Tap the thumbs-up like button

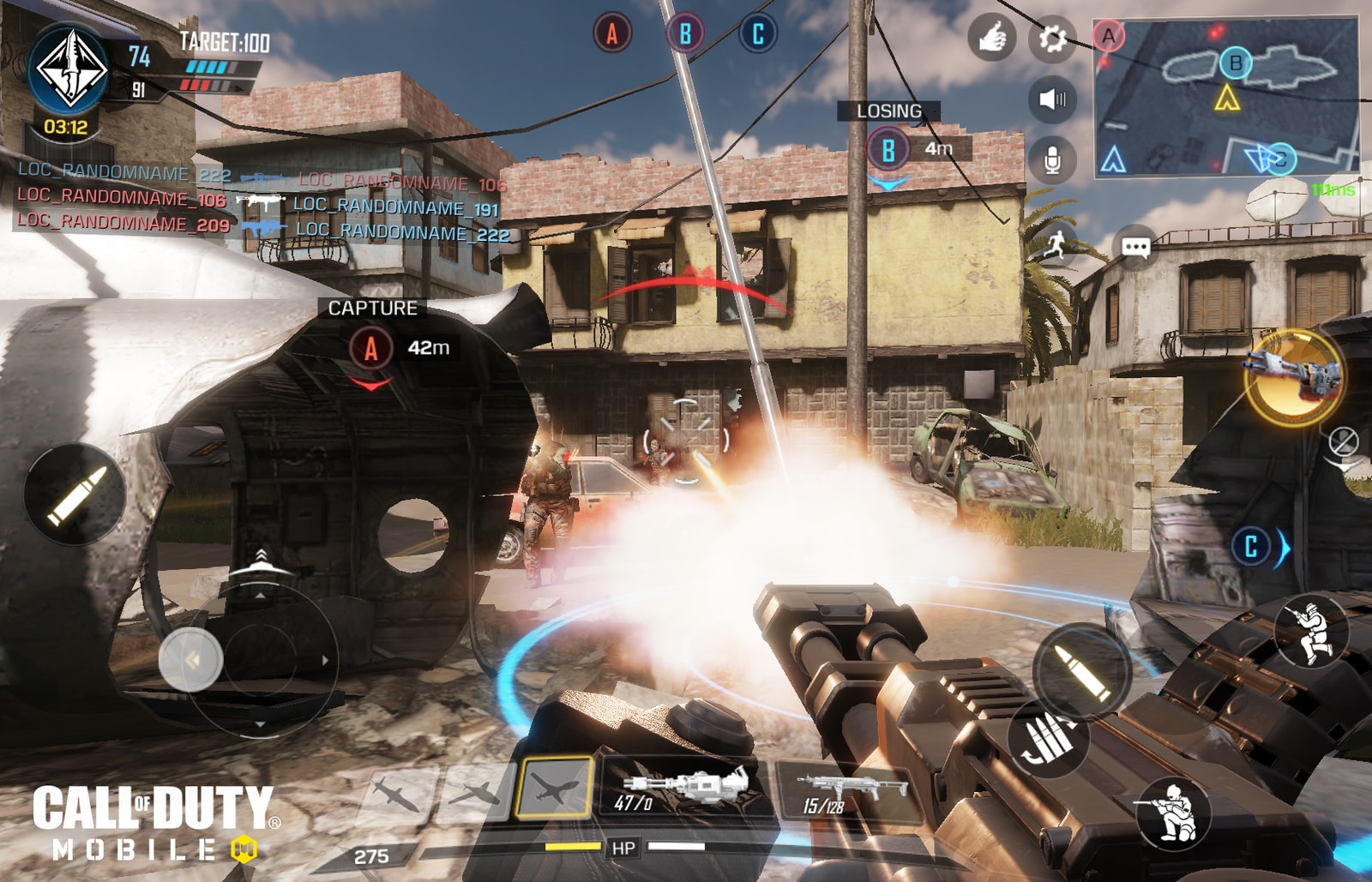pyautogui.click(x=991, y=39)
